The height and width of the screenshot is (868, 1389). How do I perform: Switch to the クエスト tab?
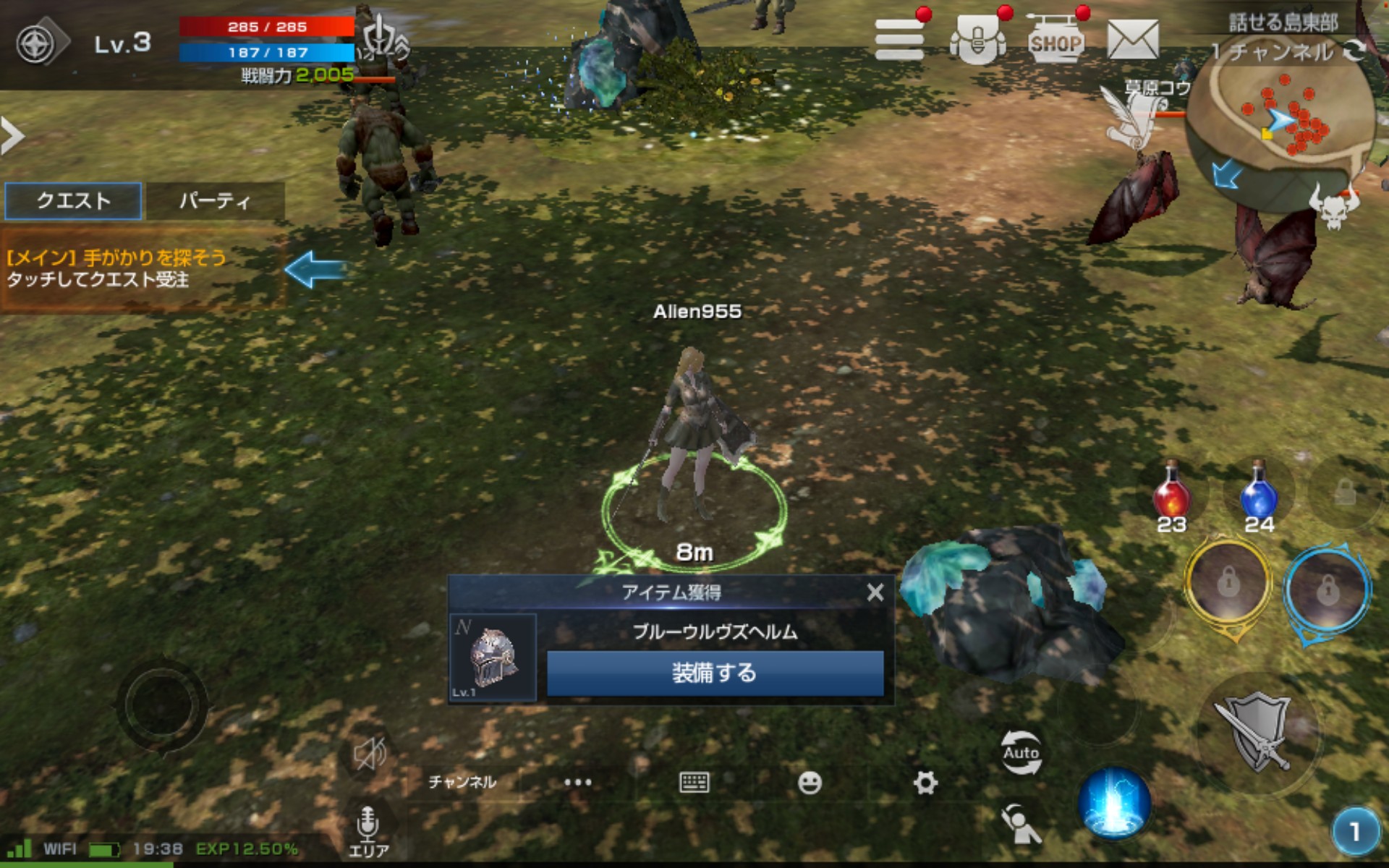click(73, 200)
